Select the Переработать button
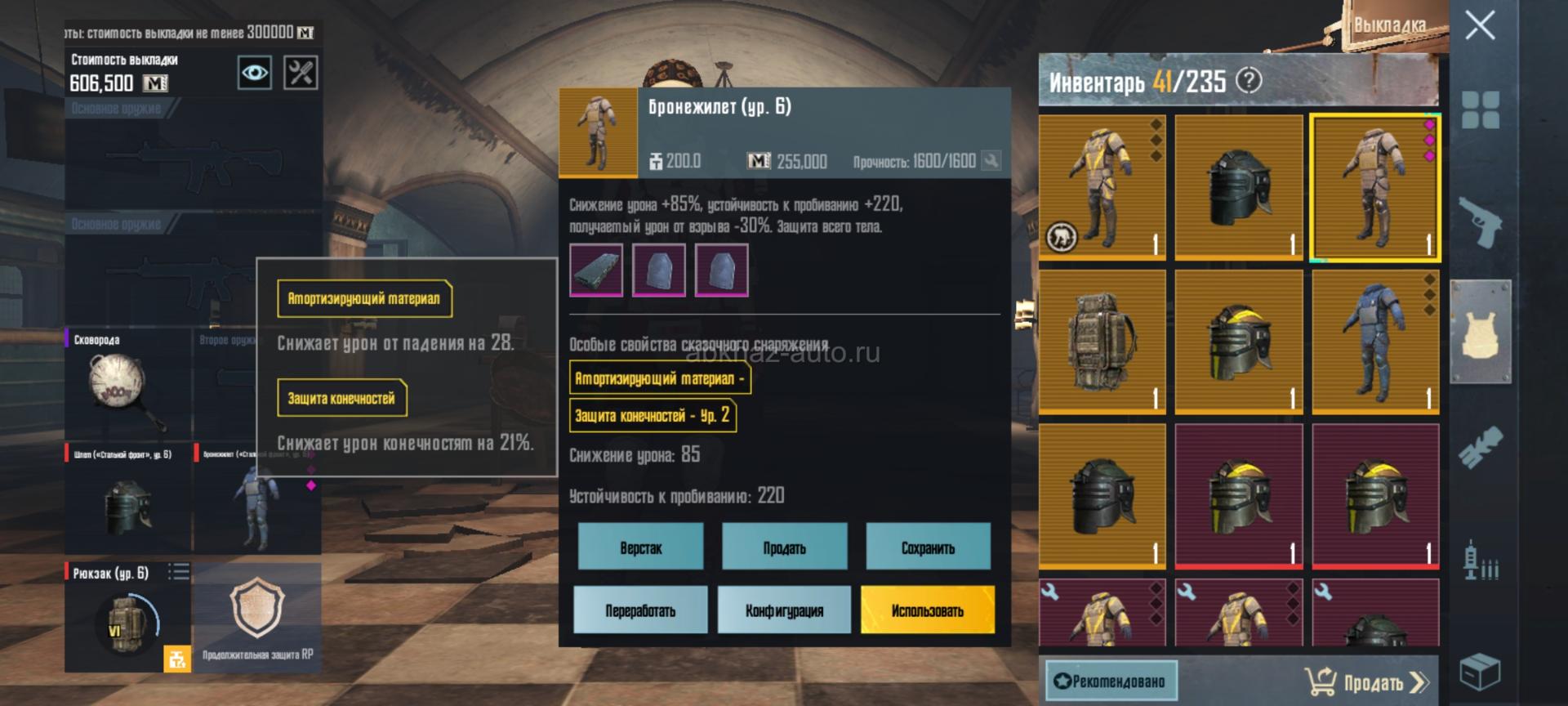1568x706 pixels. point(640,610)
